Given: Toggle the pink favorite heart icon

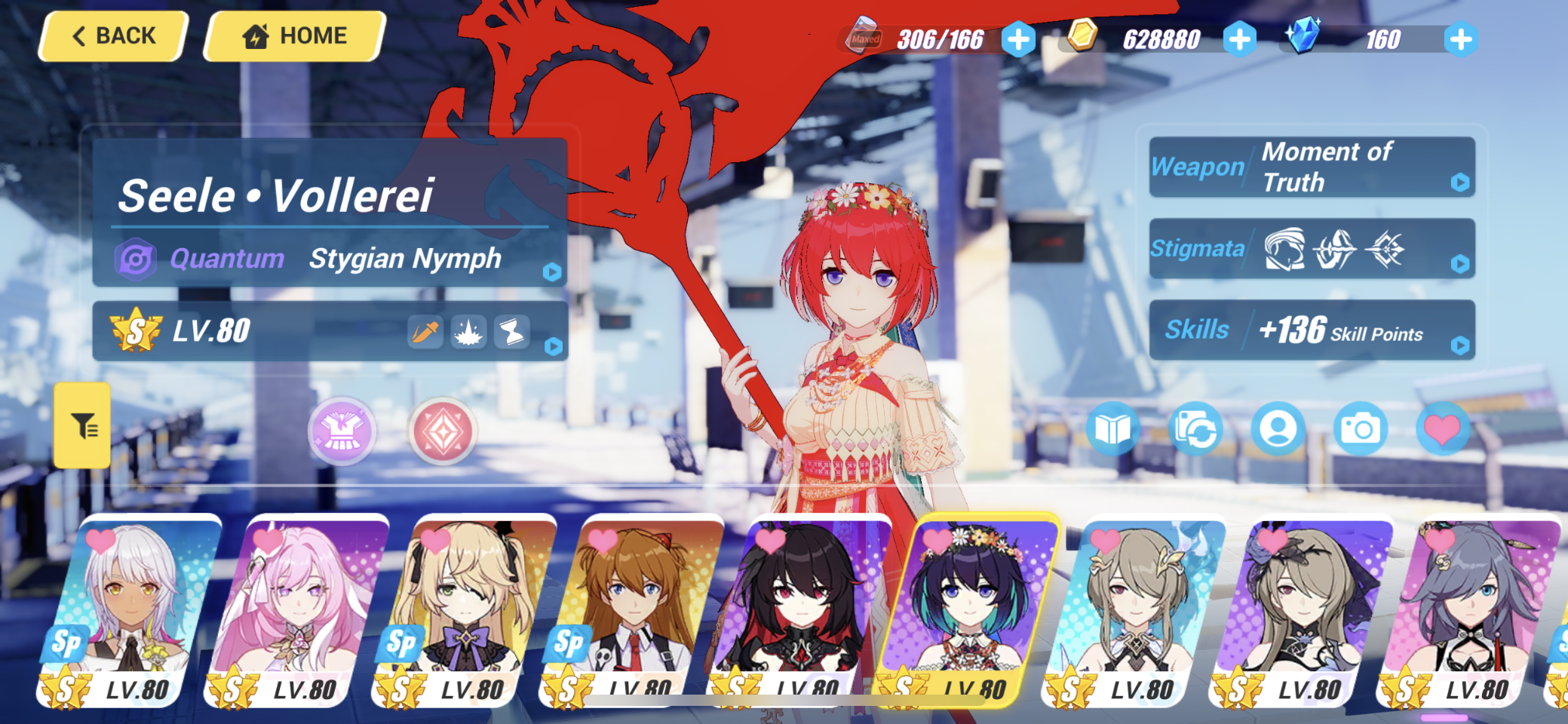Looking at the screenshot, I should 1444,428.
